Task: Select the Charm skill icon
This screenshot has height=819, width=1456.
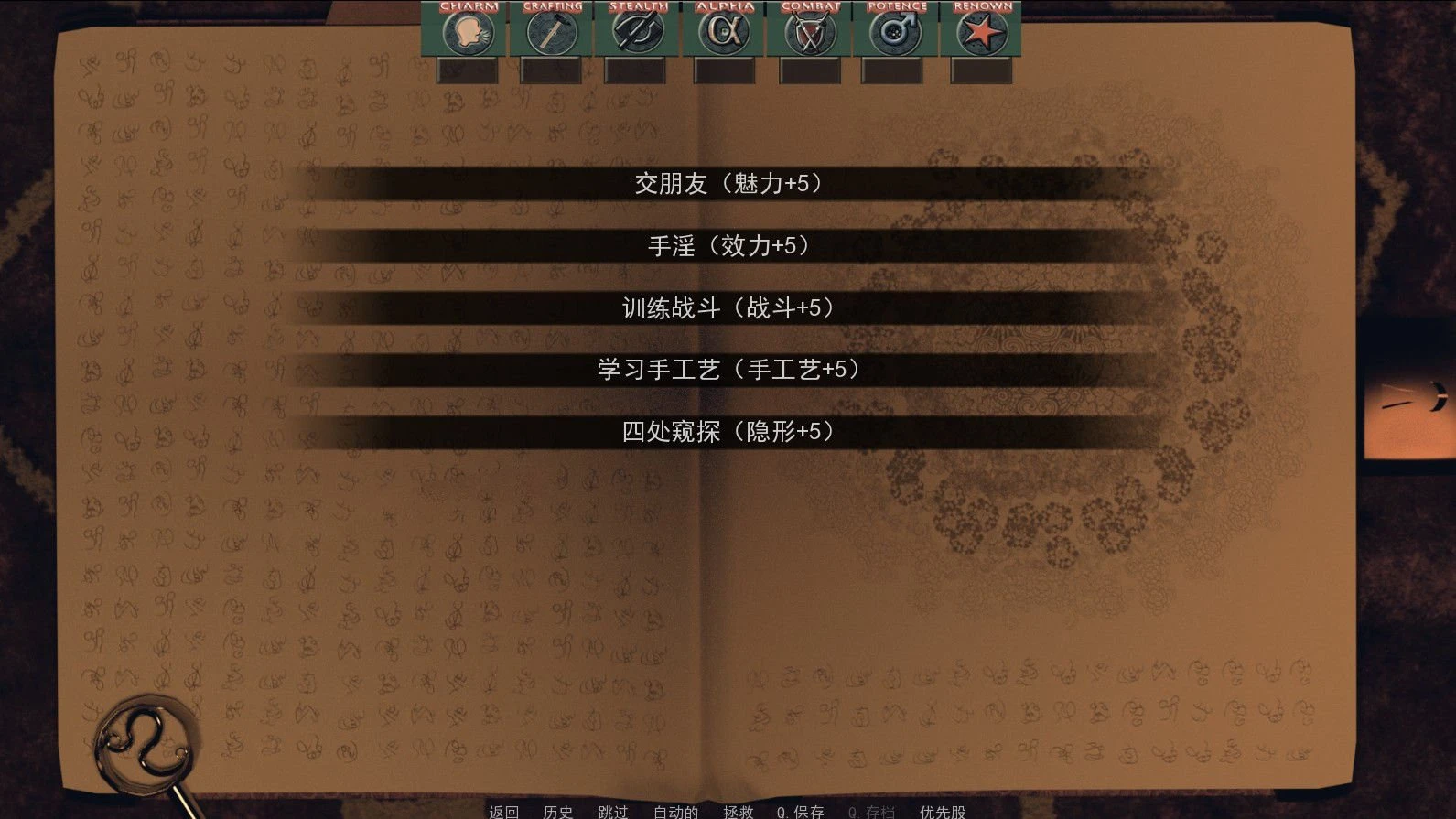Action: tap(468, 33)
